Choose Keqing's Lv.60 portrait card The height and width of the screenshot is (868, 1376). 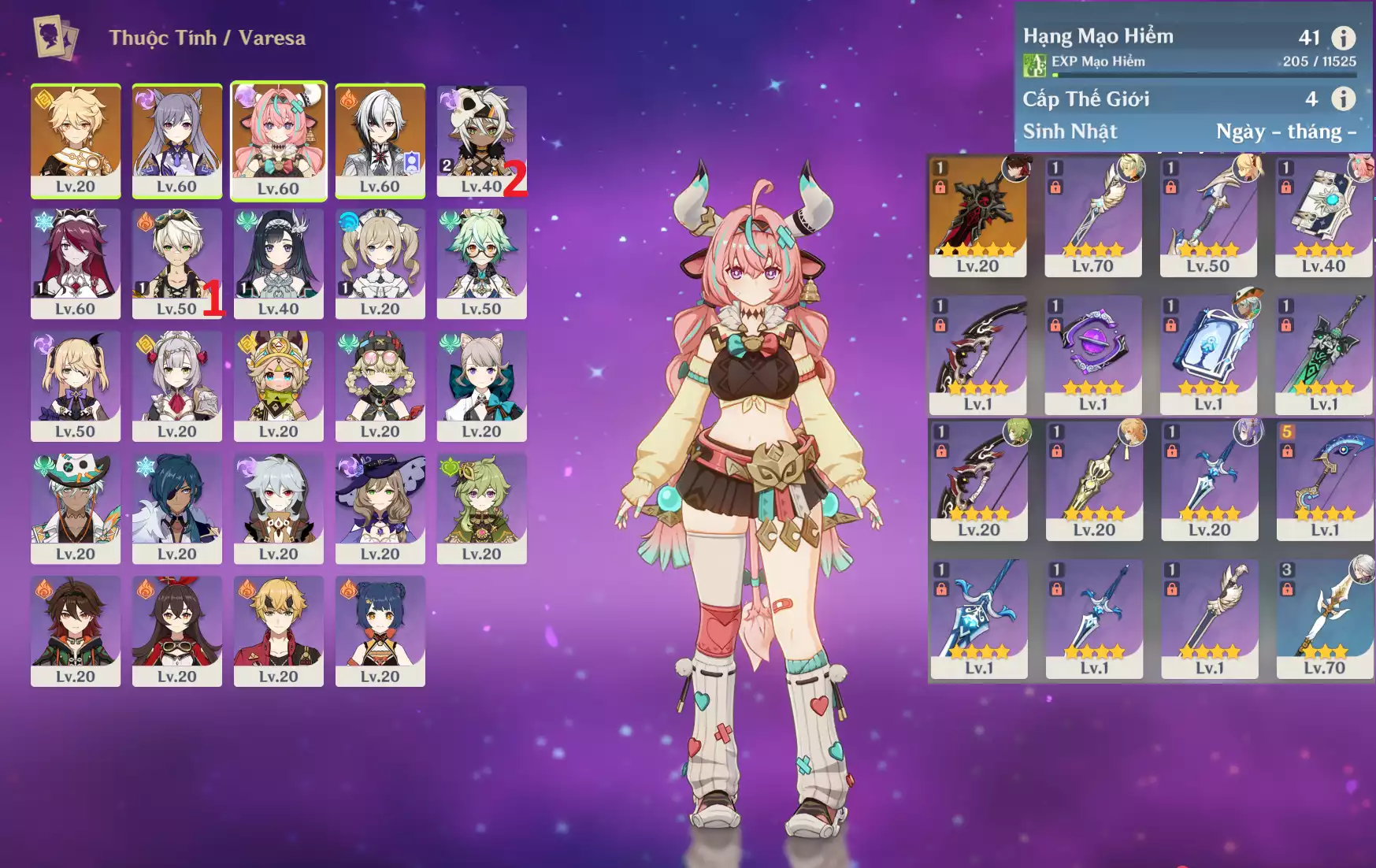click(176, 140)
